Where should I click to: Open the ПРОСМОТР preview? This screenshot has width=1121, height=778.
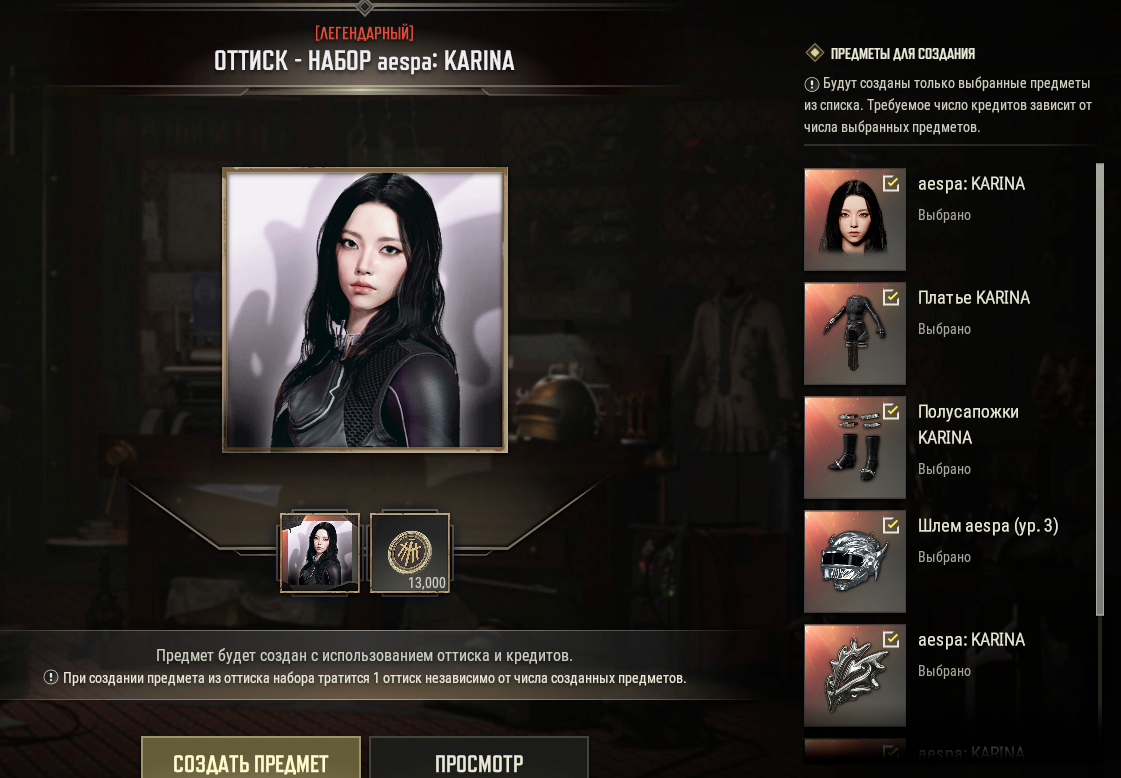pos(478,760)
